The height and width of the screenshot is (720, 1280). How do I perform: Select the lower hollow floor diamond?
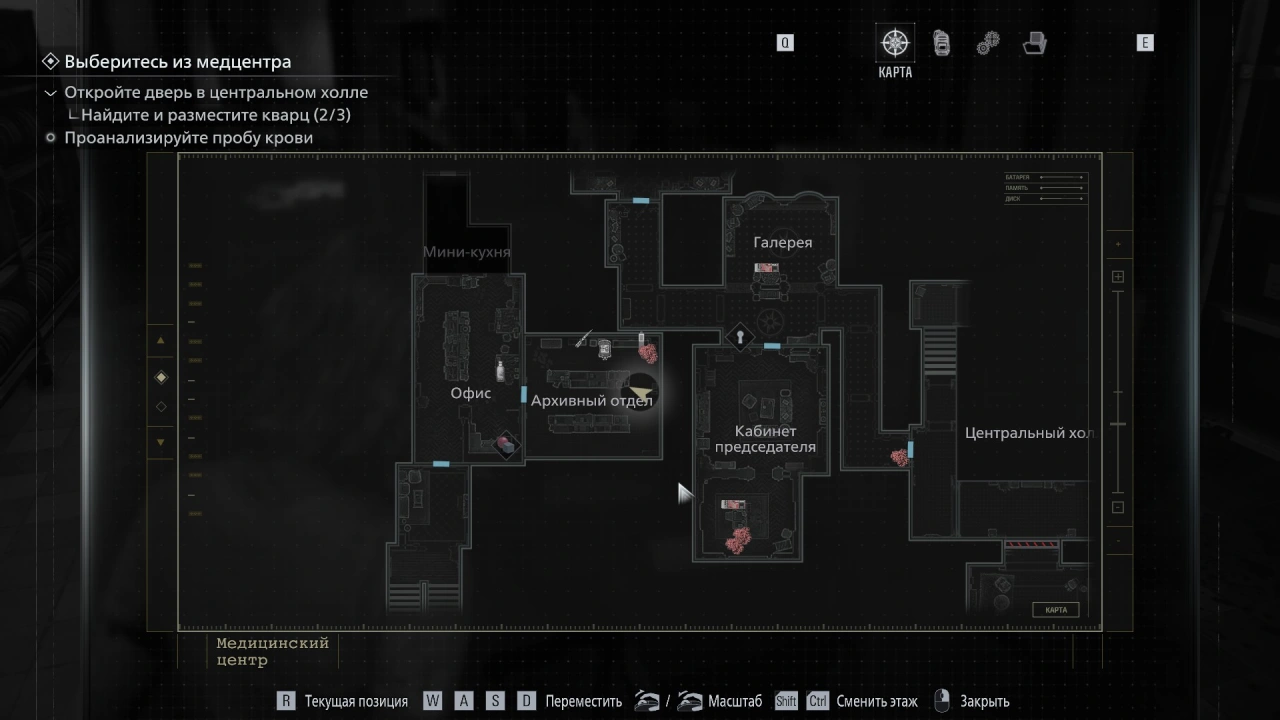click(x=161, y=407)
